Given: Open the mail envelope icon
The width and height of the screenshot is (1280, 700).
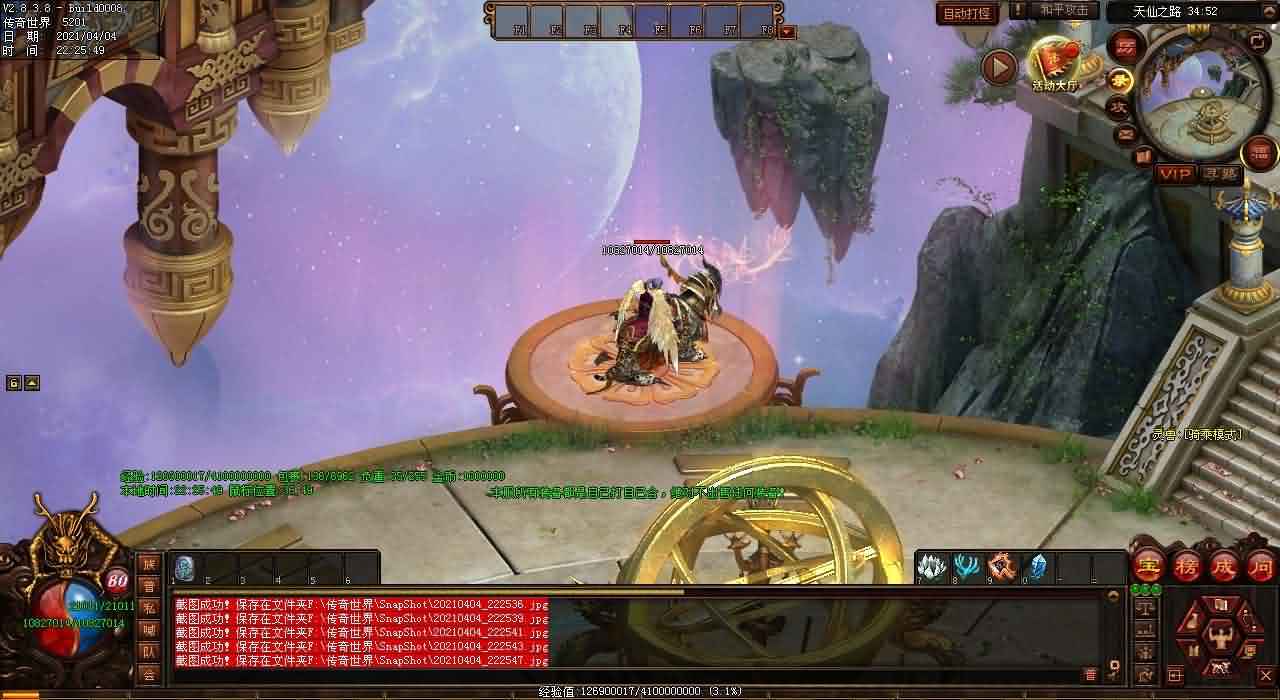Looking at the screenshot, I should click(1126, 133).
